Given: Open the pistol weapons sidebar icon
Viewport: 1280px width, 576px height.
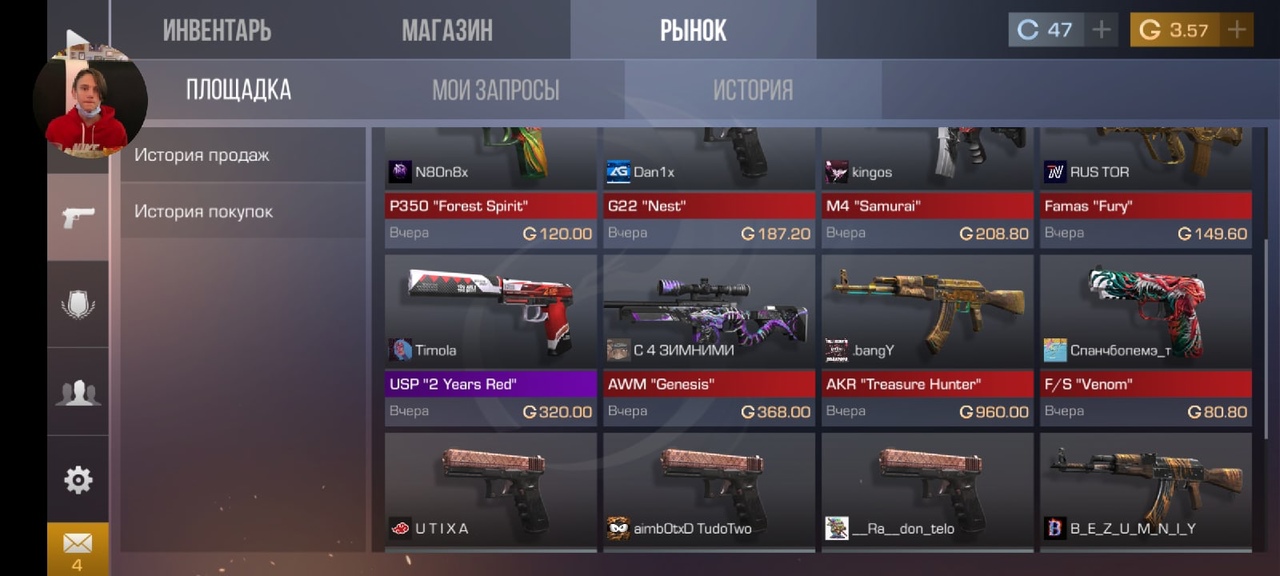Looking at the screenshot, I should [78, 217].
